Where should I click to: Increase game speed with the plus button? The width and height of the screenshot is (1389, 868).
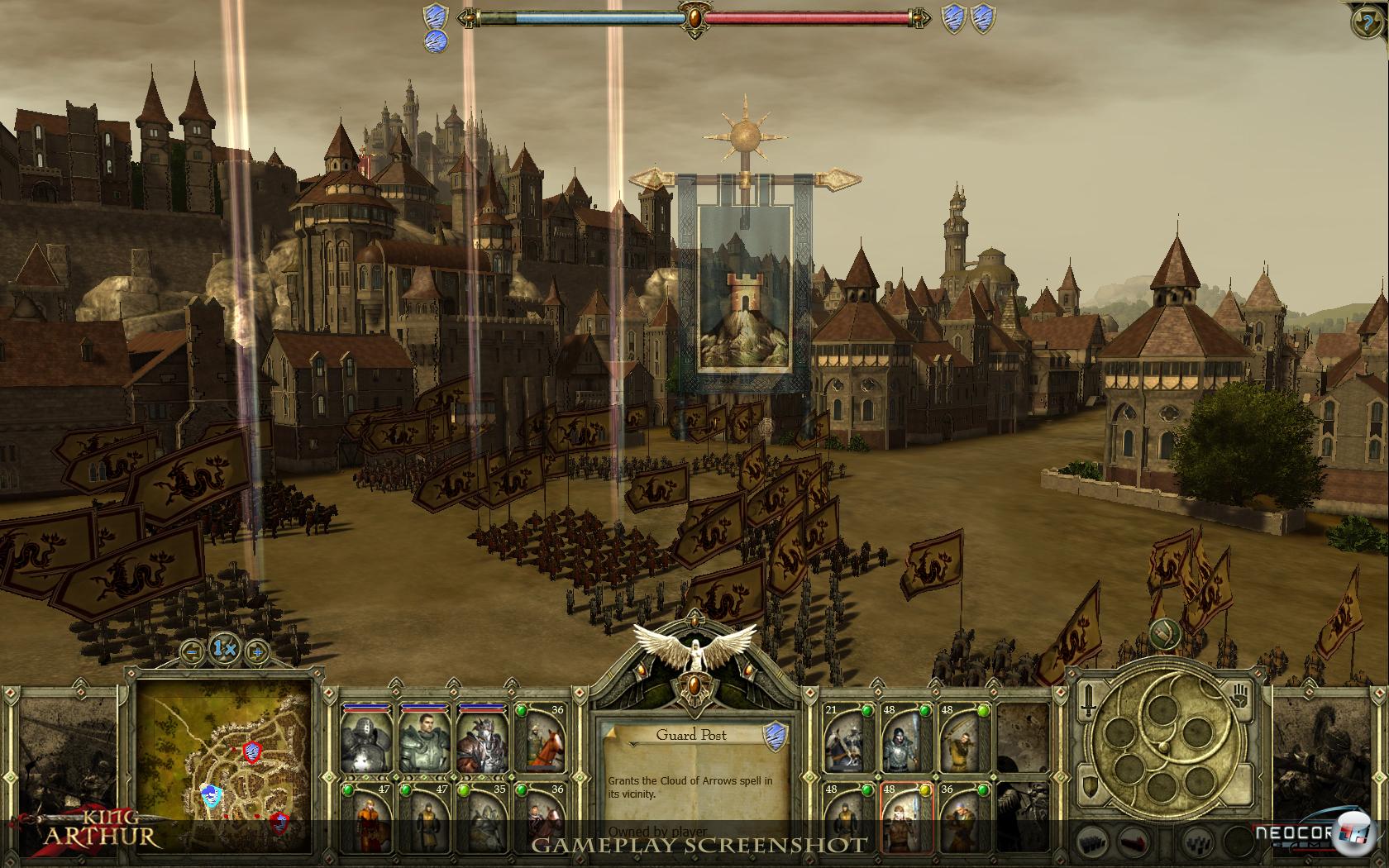pyautogui.click(x=257, y=651)
